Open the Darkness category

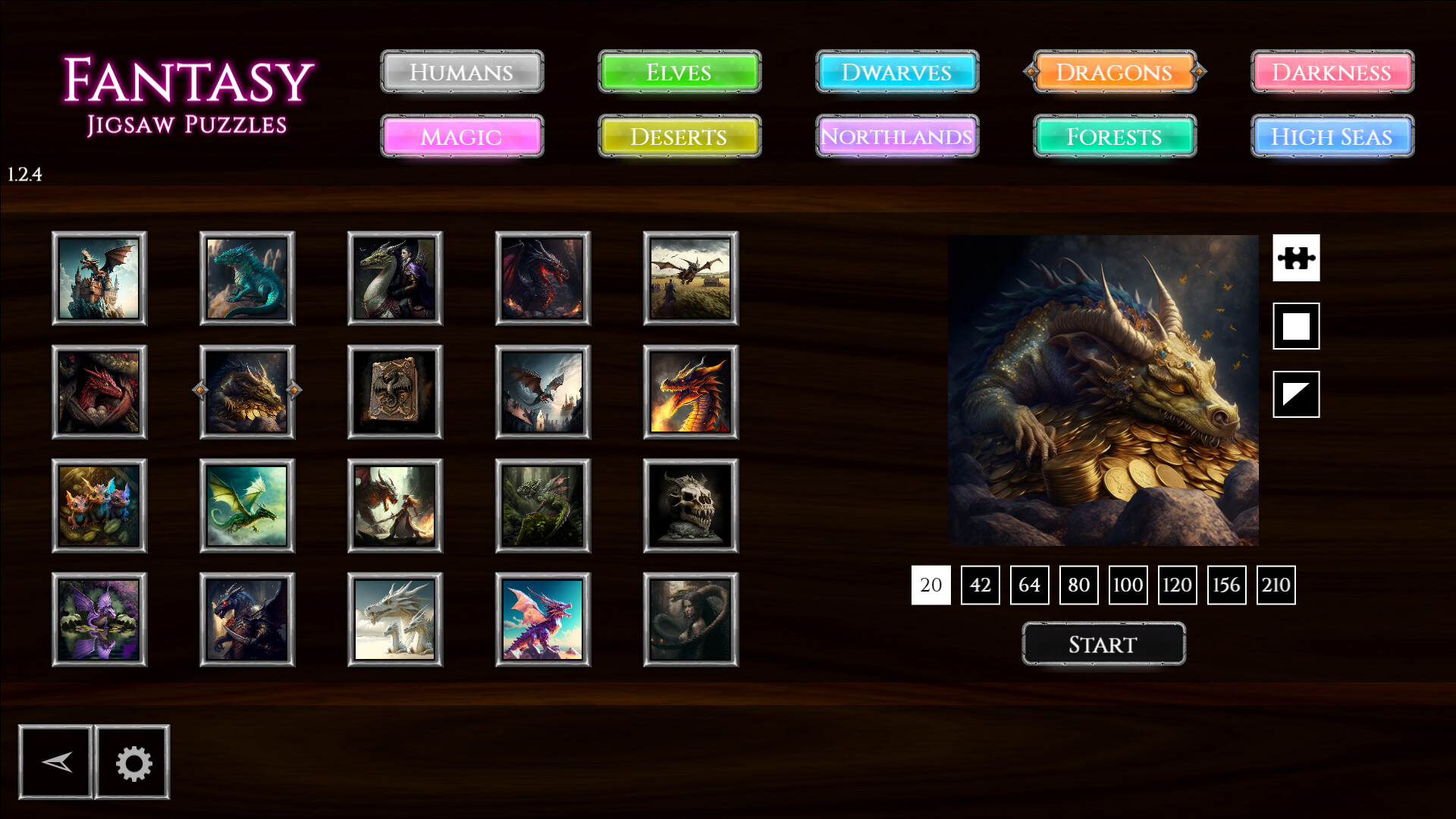point(1331,72)
